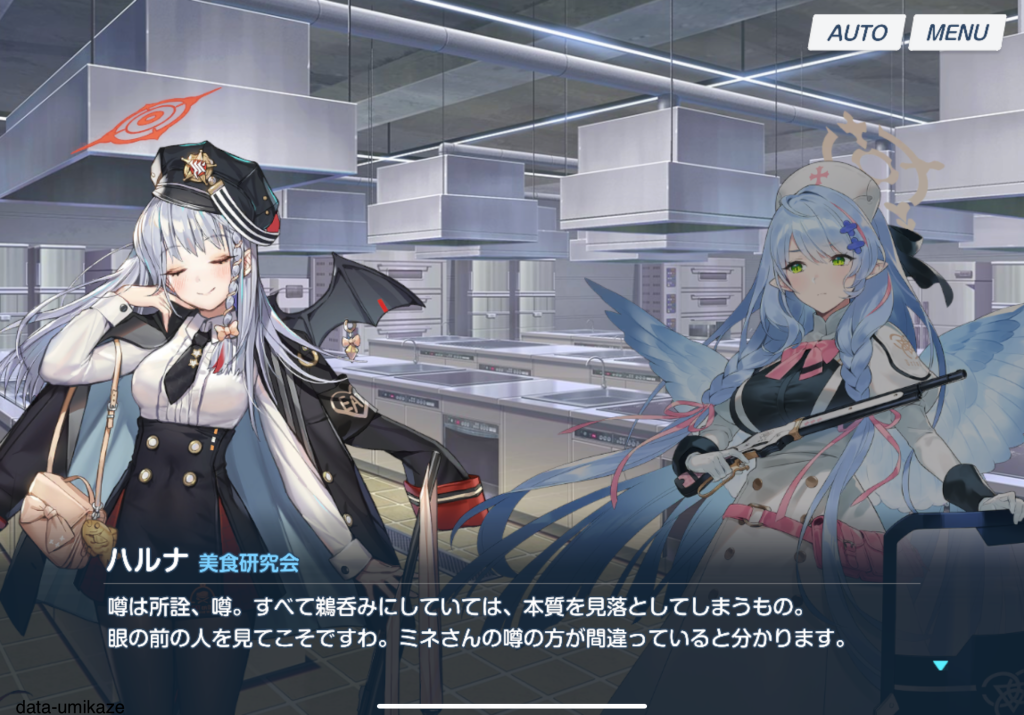Toggle AUTO dialogue playback
This screenshot has width=1024, height=715.
857,32
